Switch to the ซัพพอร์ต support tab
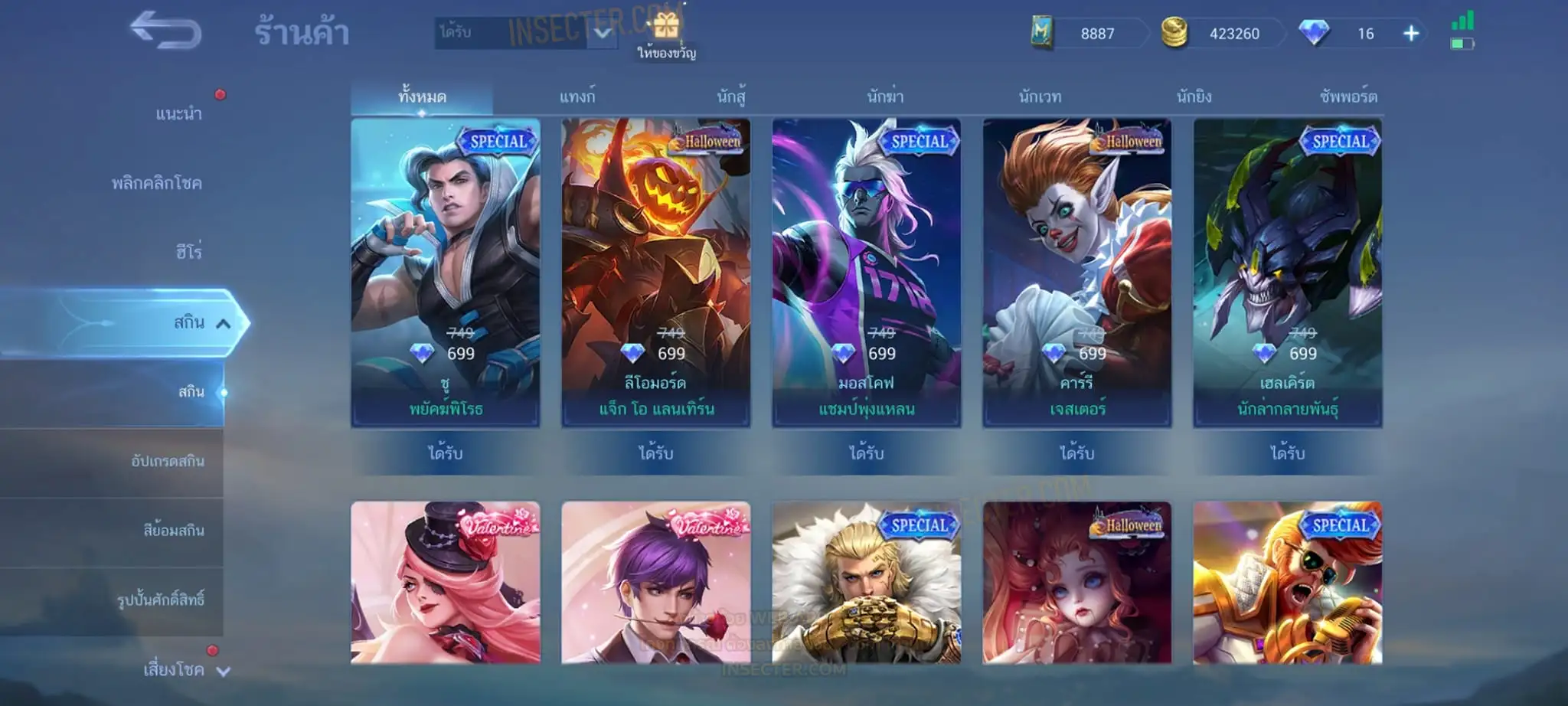1568x706 pixels. [1348, 97]
